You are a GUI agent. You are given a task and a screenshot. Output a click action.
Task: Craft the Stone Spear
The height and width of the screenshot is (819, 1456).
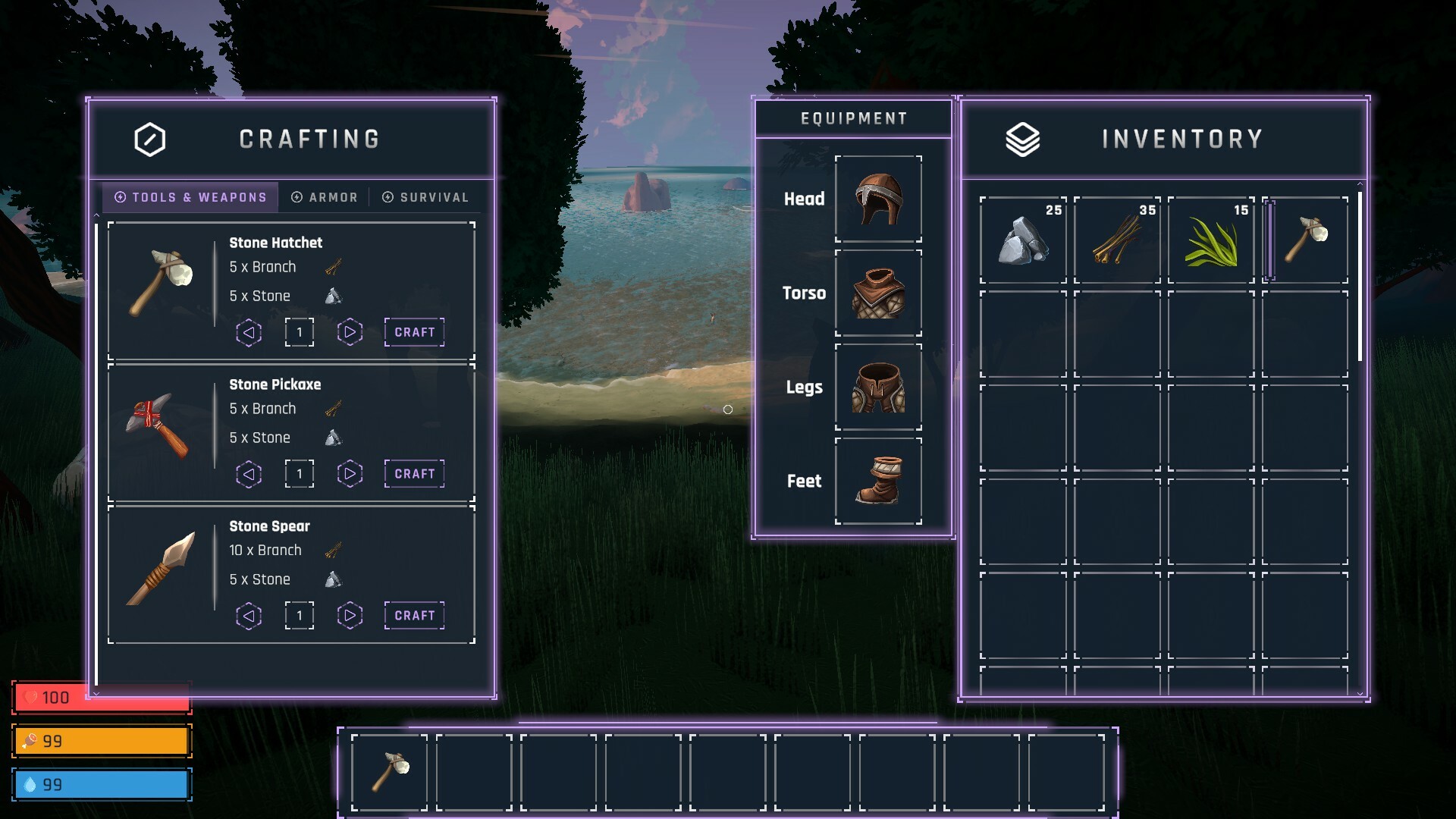[414, 616]
